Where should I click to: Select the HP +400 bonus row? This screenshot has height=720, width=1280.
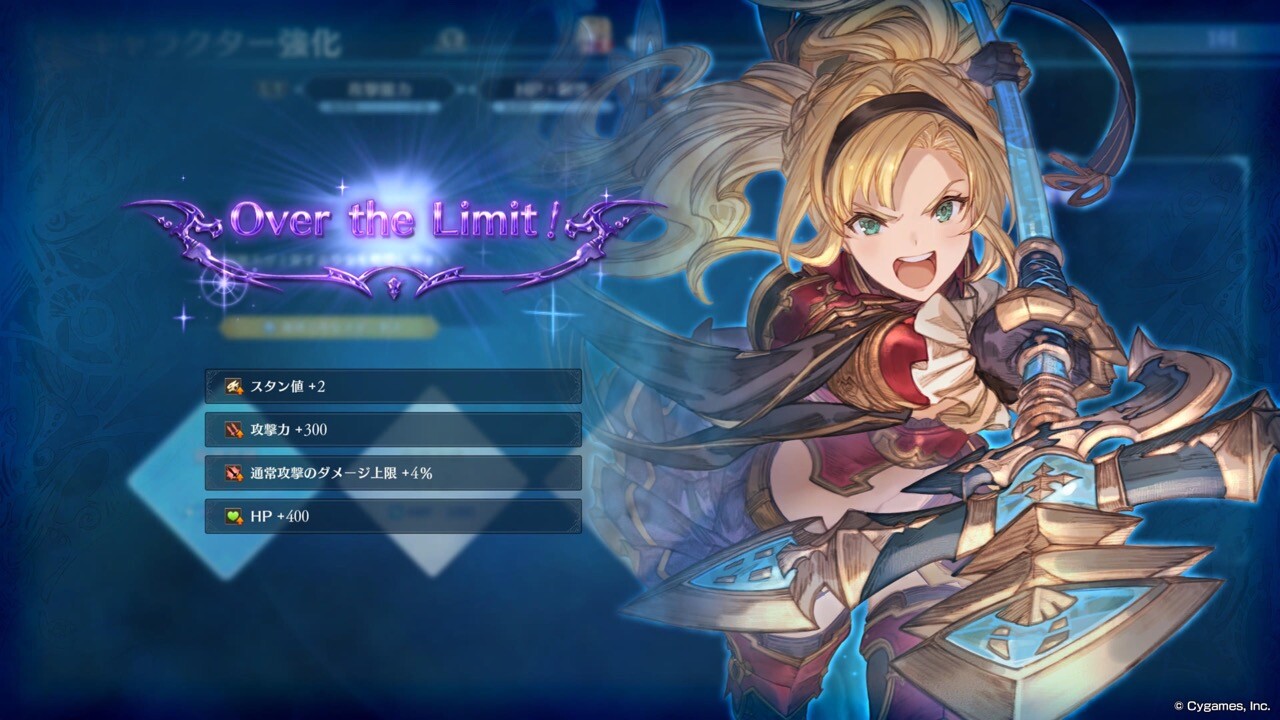(x=393, y=517)
